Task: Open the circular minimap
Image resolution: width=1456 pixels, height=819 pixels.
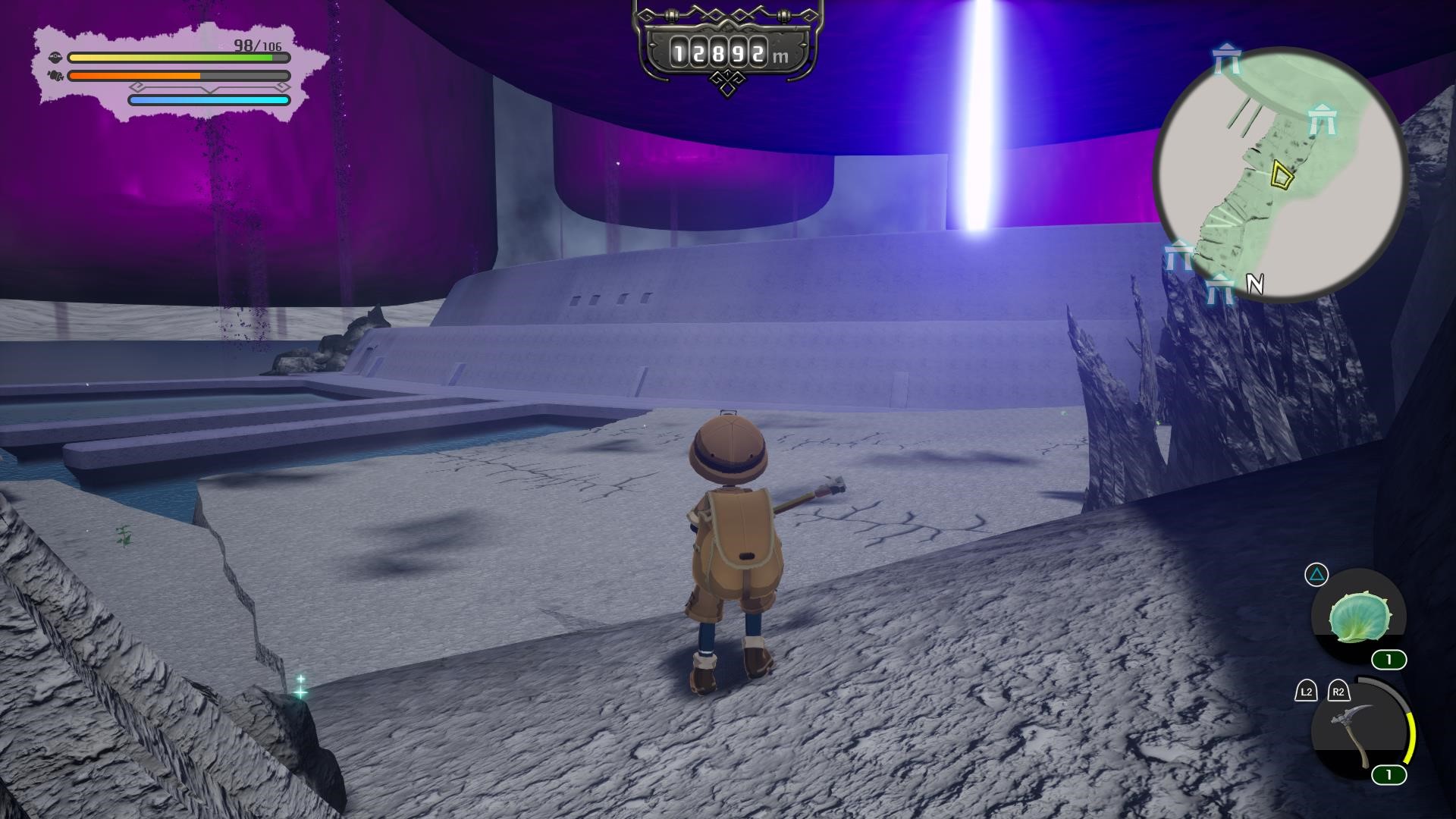Action: tap(1279, 174)
